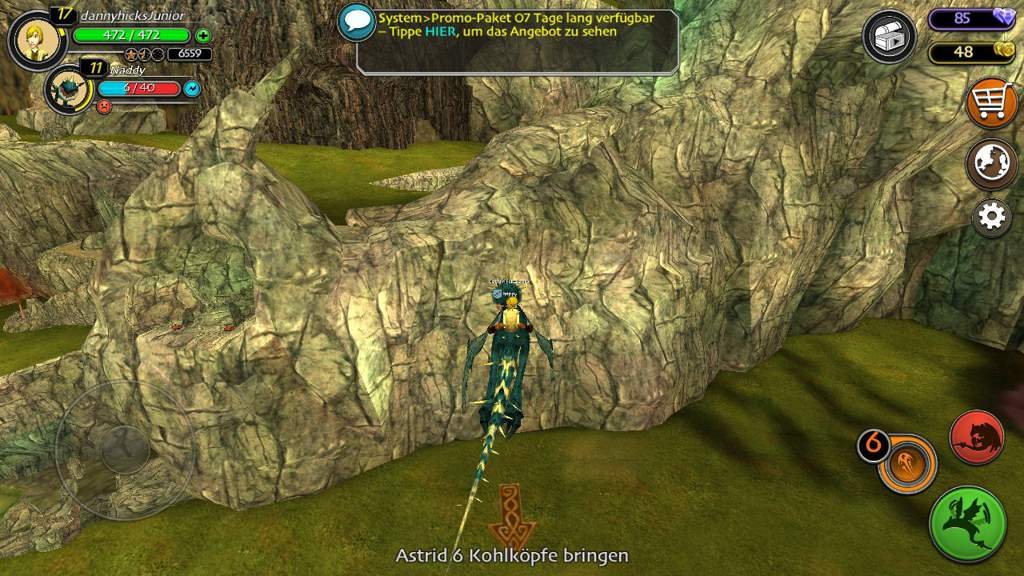Tap the green plus health button
The width and height of the screenshot is (1024, 576).
204,35
